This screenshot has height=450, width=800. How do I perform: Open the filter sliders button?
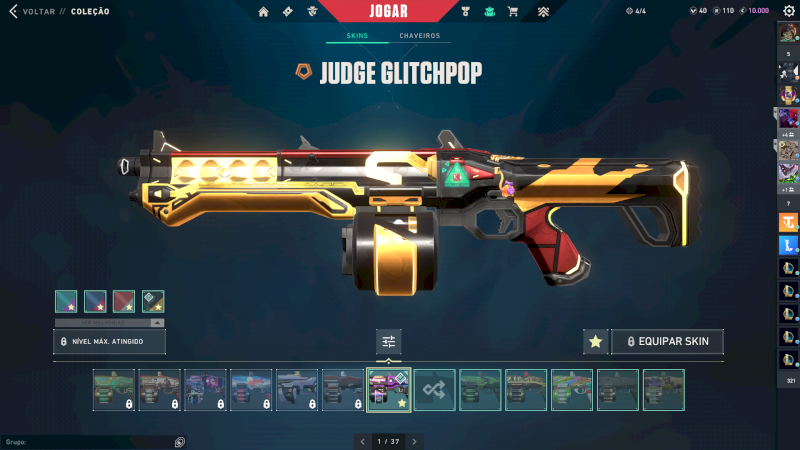pyautogui.click(x=389, y=342)
